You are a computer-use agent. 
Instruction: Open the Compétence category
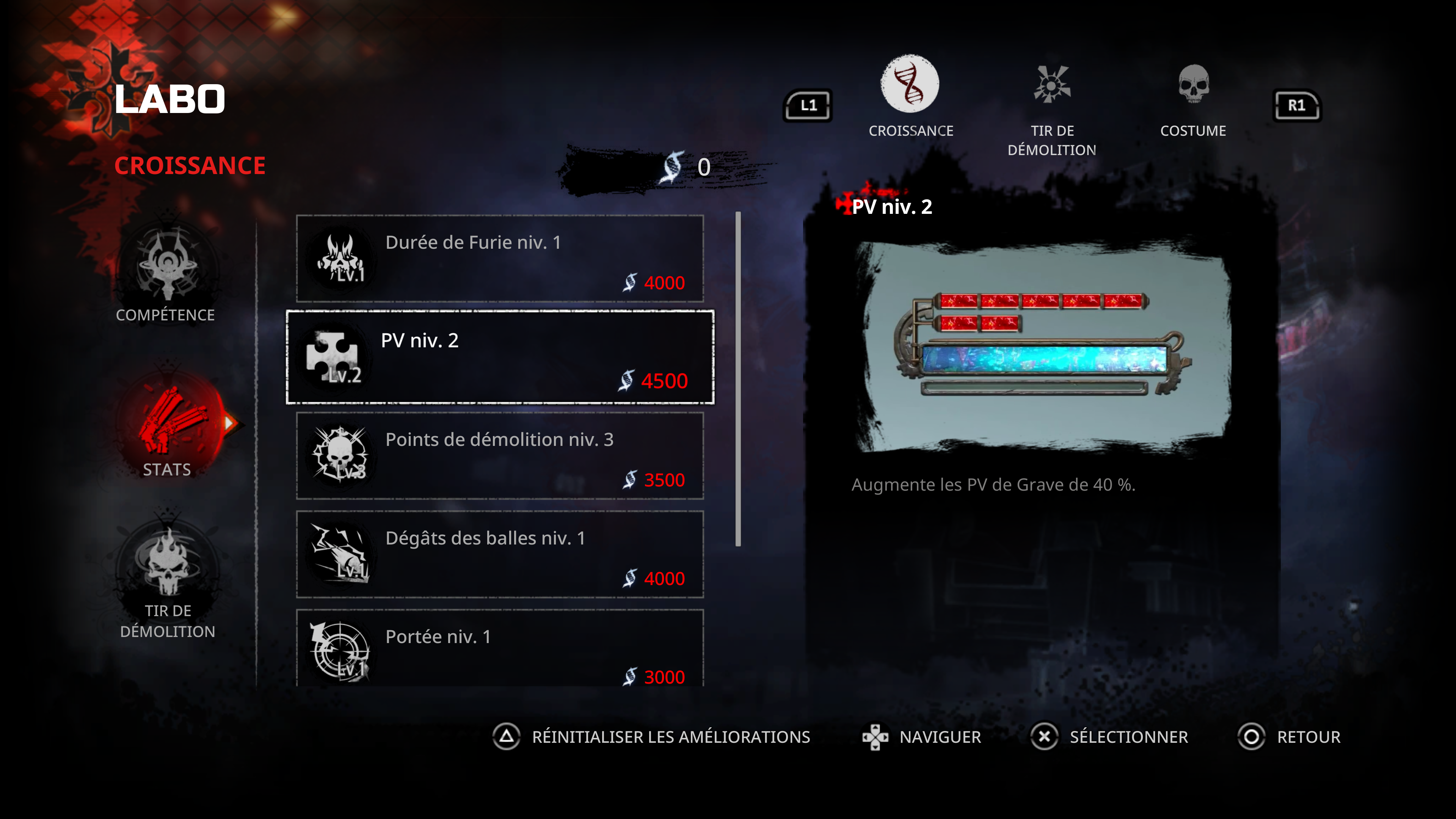coord(166,274)
